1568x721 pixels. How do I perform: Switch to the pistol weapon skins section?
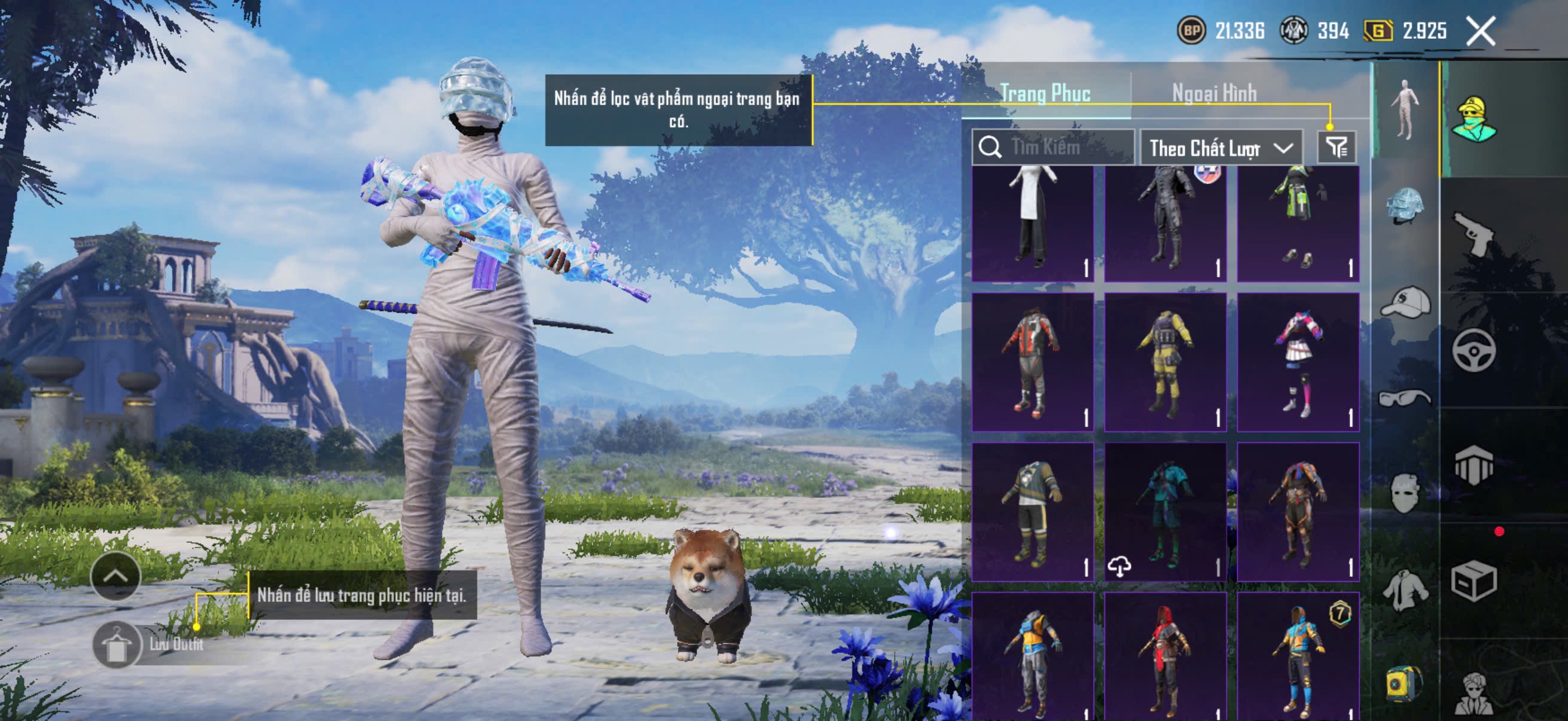tap(1474, 234)
